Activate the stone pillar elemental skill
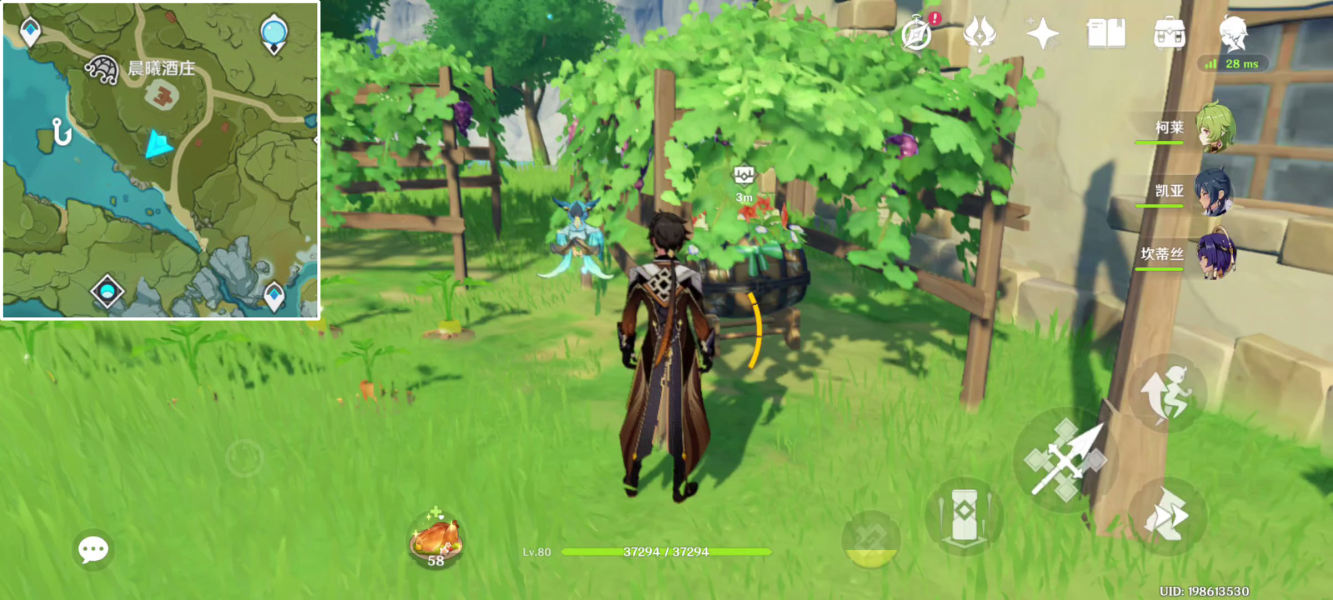 tap(963, 516)
